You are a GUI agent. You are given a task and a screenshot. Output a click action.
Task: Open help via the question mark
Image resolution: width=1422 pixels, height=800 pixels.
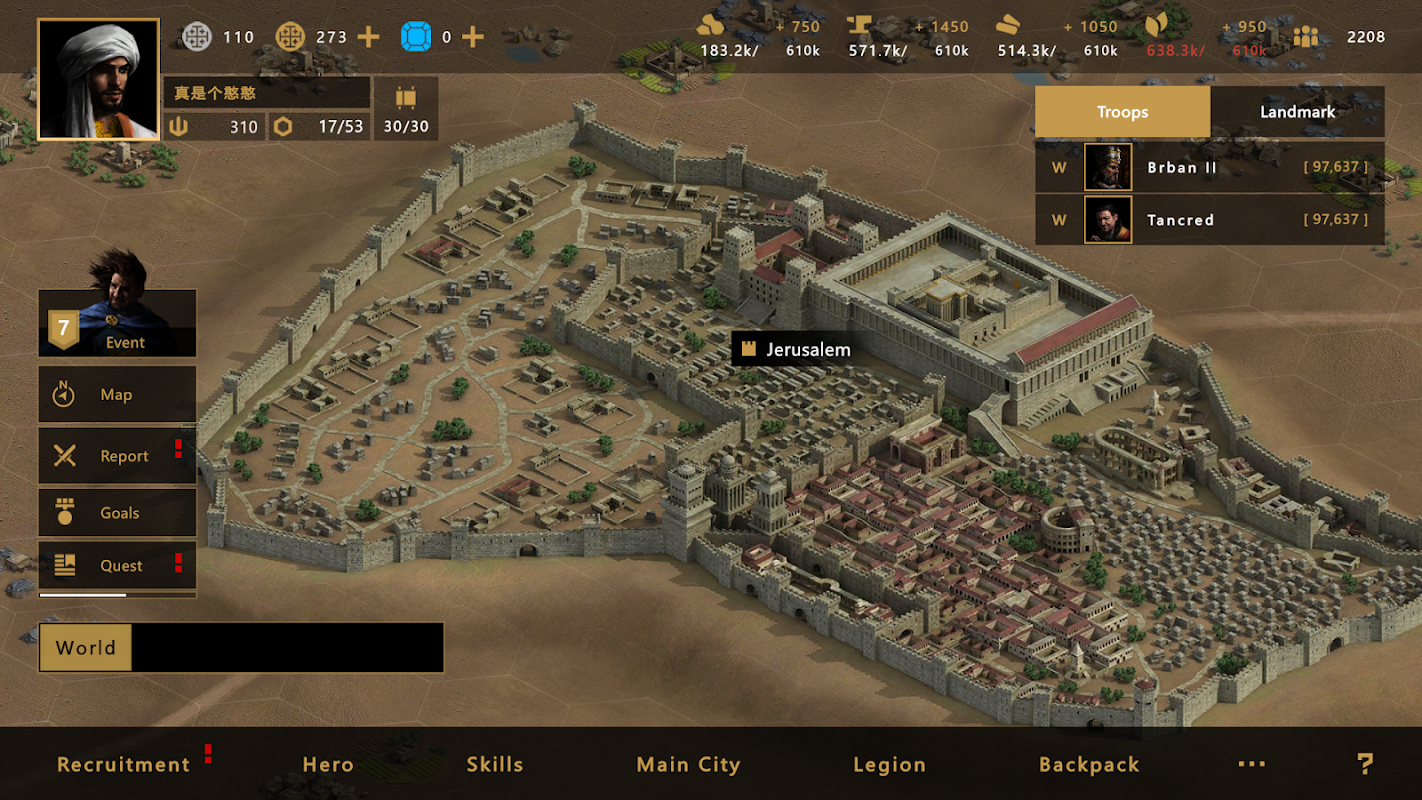(1365, 765)
